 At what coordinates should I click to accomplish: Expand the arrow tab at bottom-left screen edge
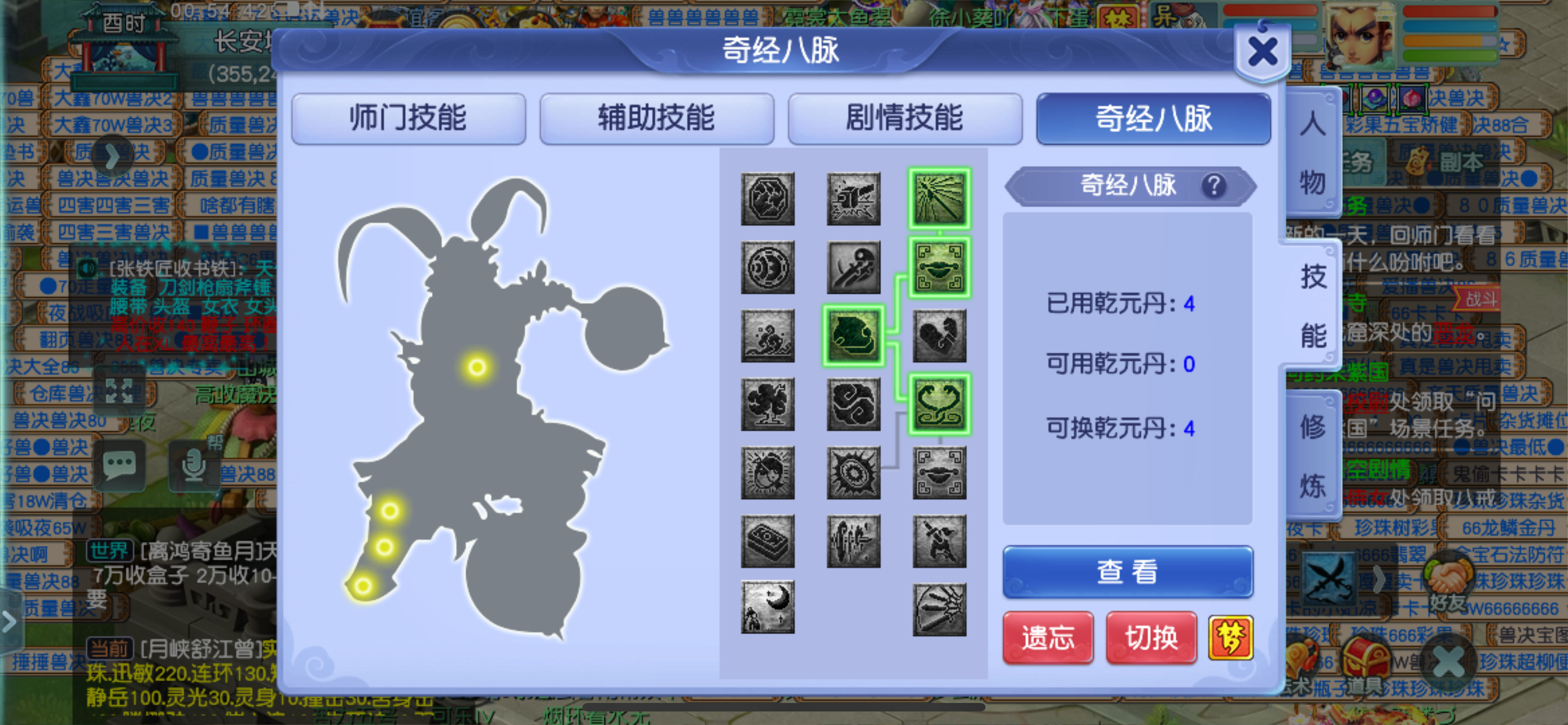(x=9, y=622)
